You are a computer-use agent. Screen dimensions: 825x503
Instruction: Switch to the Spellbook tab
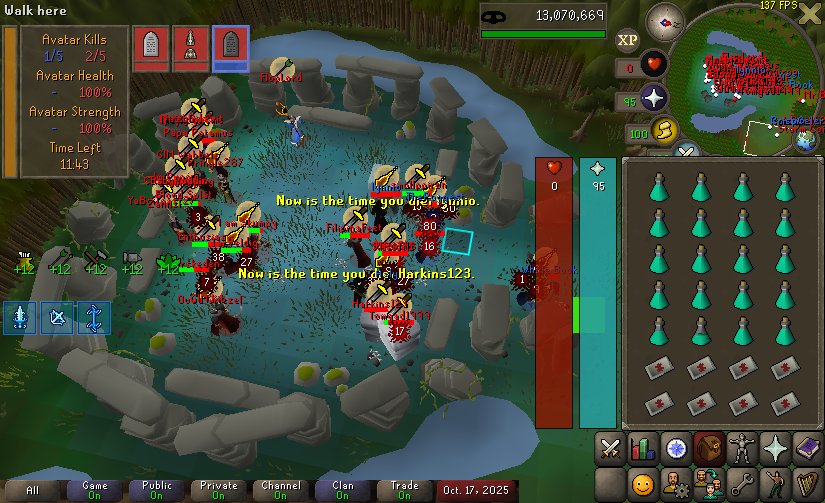(x=806, y=448)
